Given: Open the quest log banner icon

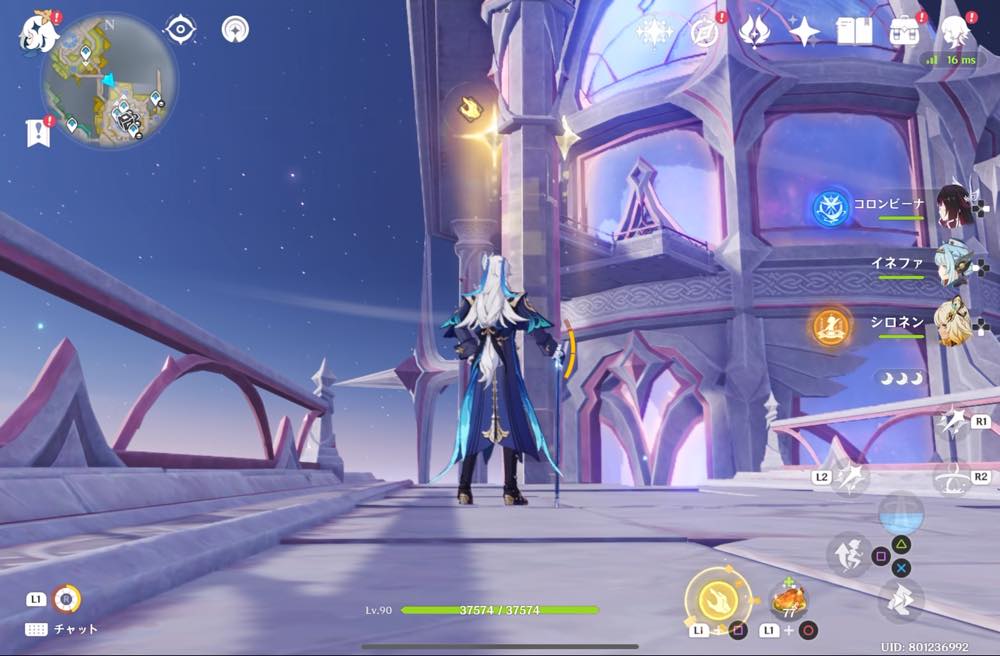Looking at the screenshot, I should point(38,132).
